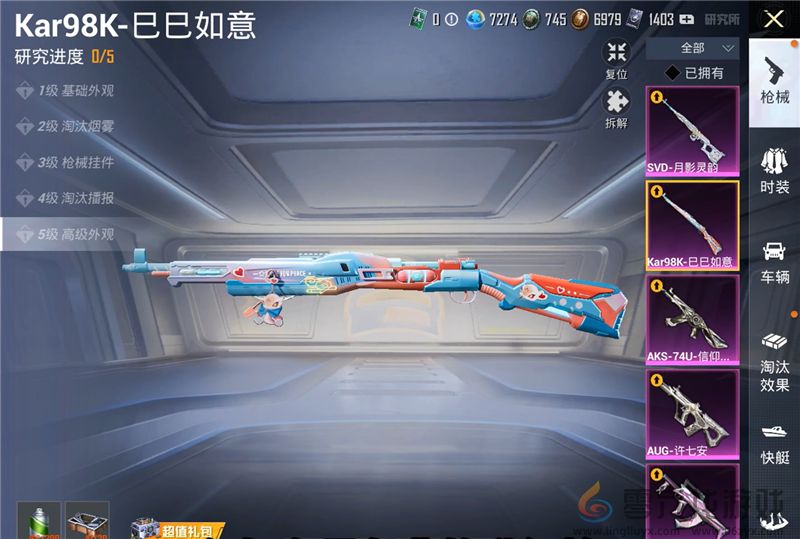The height and width of the screenshot is (539, 800).
Task: Select the Kar98K-巳巳如意 skin thumbnail
Action: (x=692, y=224)
